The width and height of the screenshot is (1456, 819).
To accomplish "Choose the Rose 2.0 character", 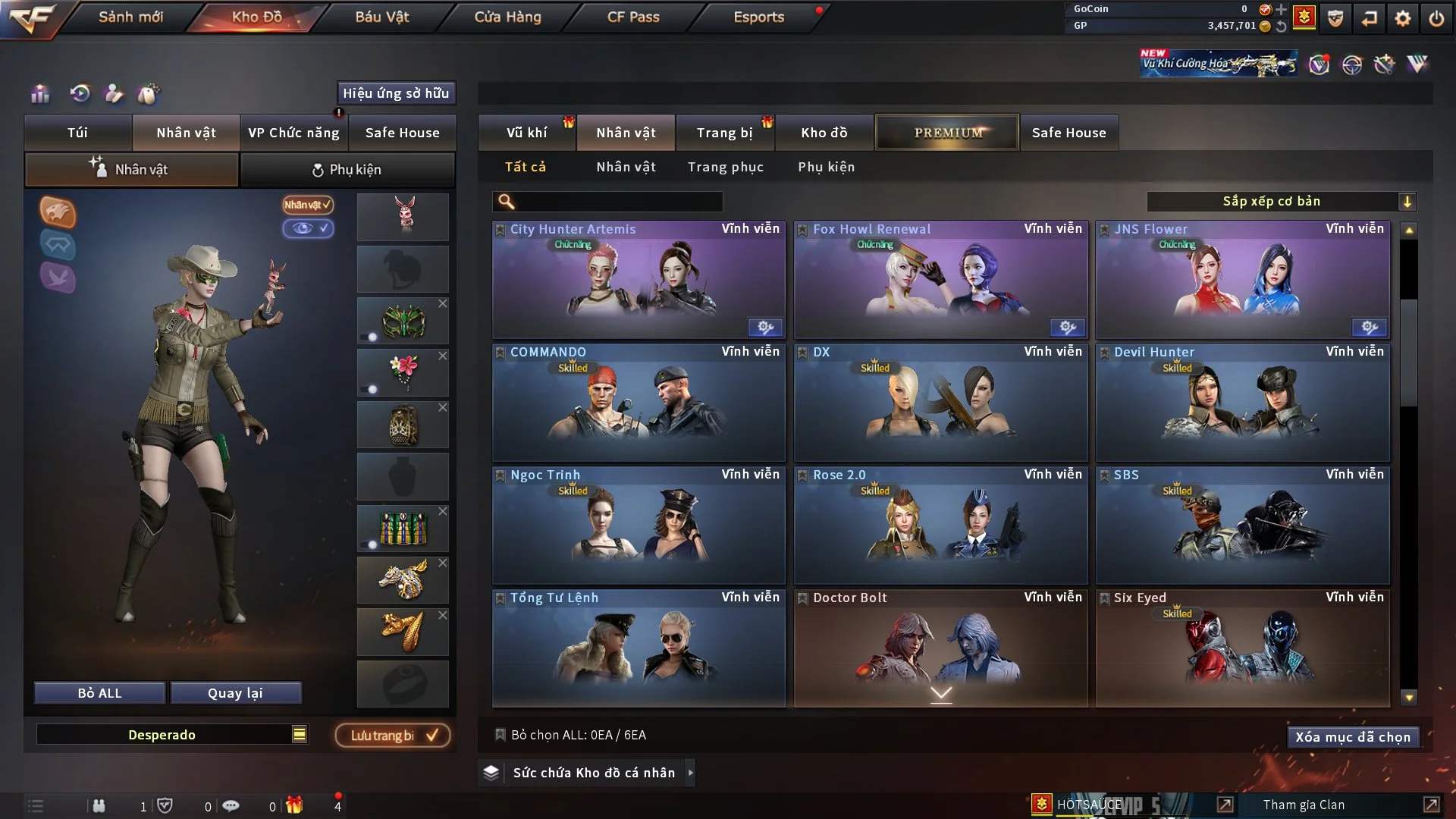I will (940, 526).
